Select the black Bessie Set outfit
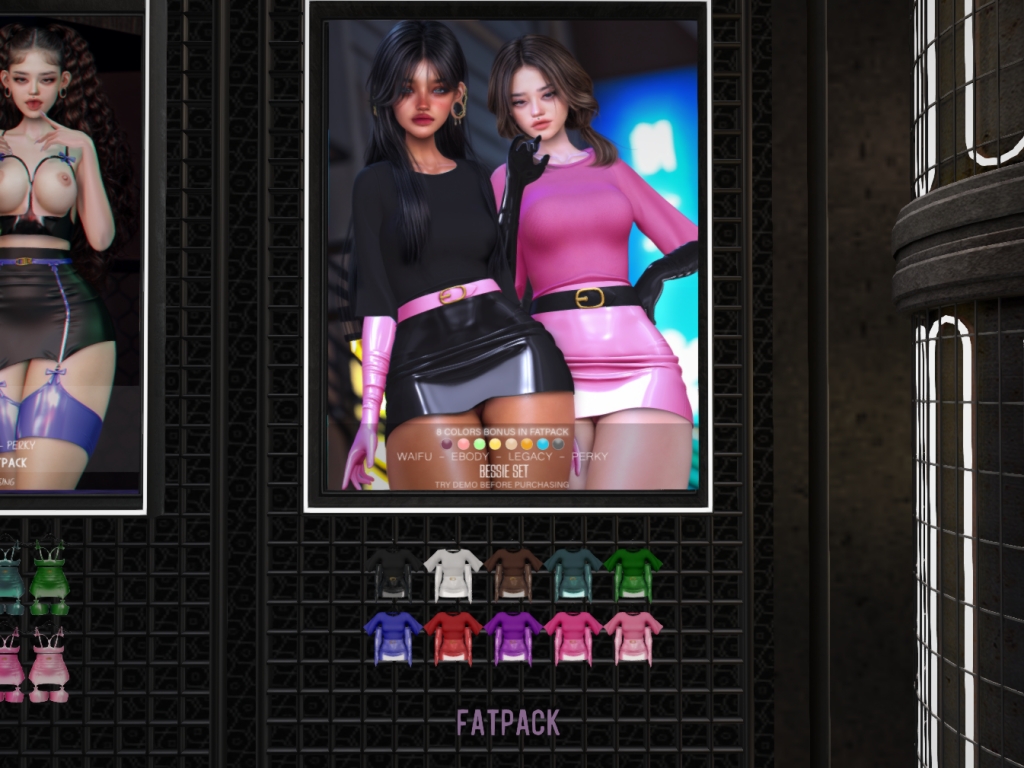This screenshot has width=1024, height=768. [394, 574]
